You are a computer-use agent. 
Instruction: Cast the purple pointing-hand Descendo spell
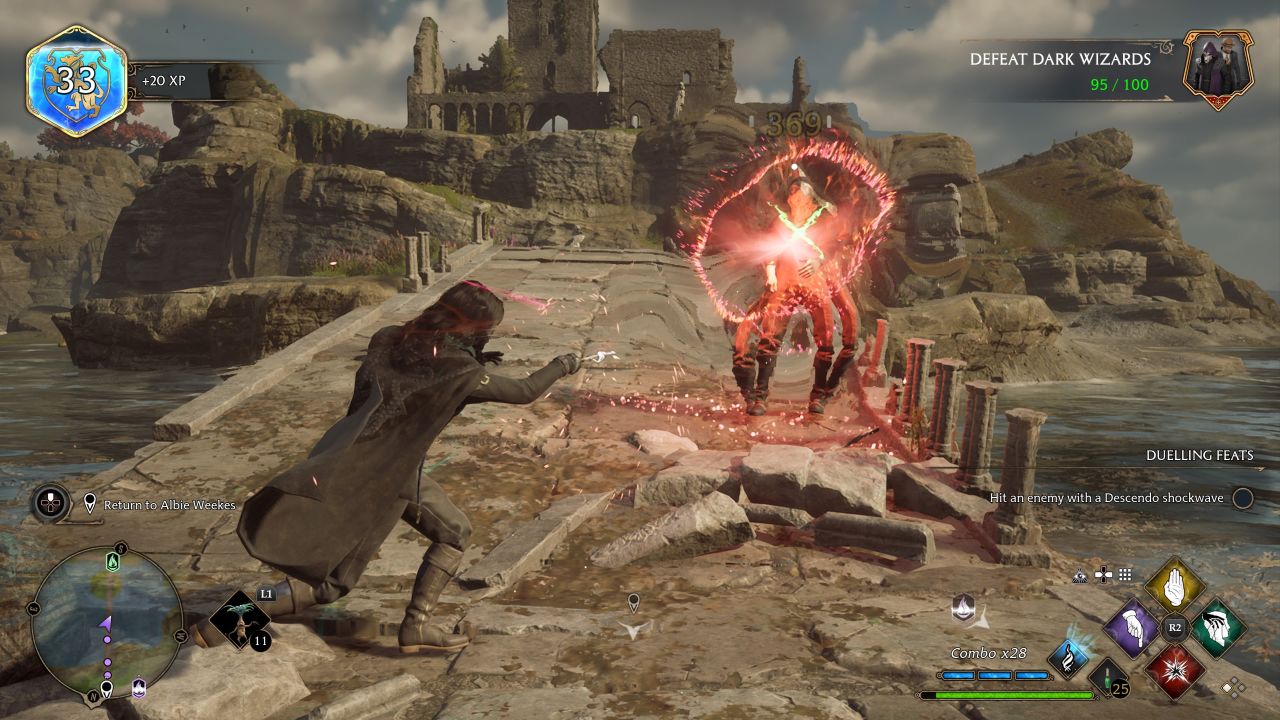pyautogui.click(x=1132, y=628)
